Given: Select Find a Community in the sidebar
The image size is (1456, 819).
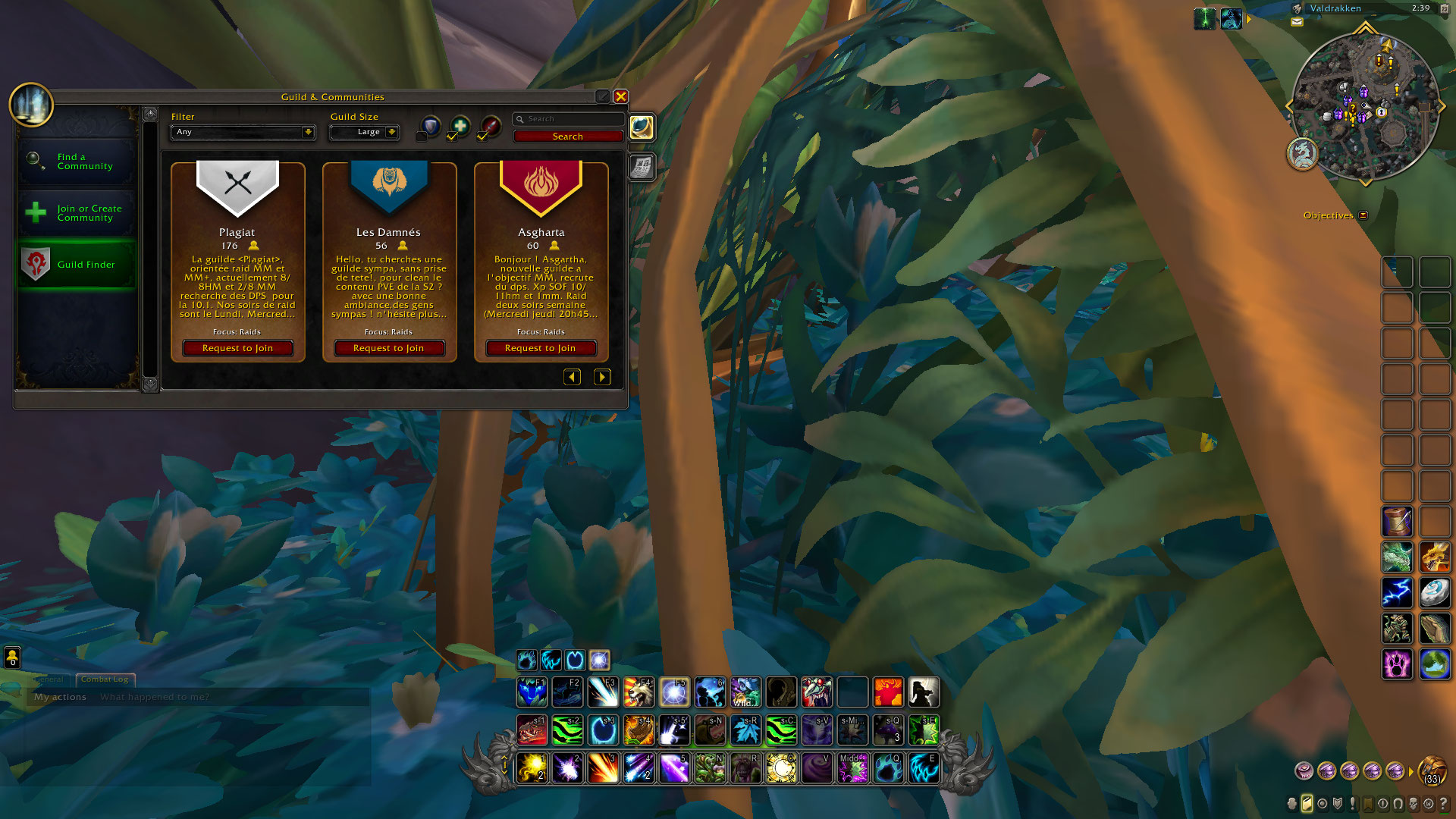Looking at the screenshot, I should click(x=77, y=161).
